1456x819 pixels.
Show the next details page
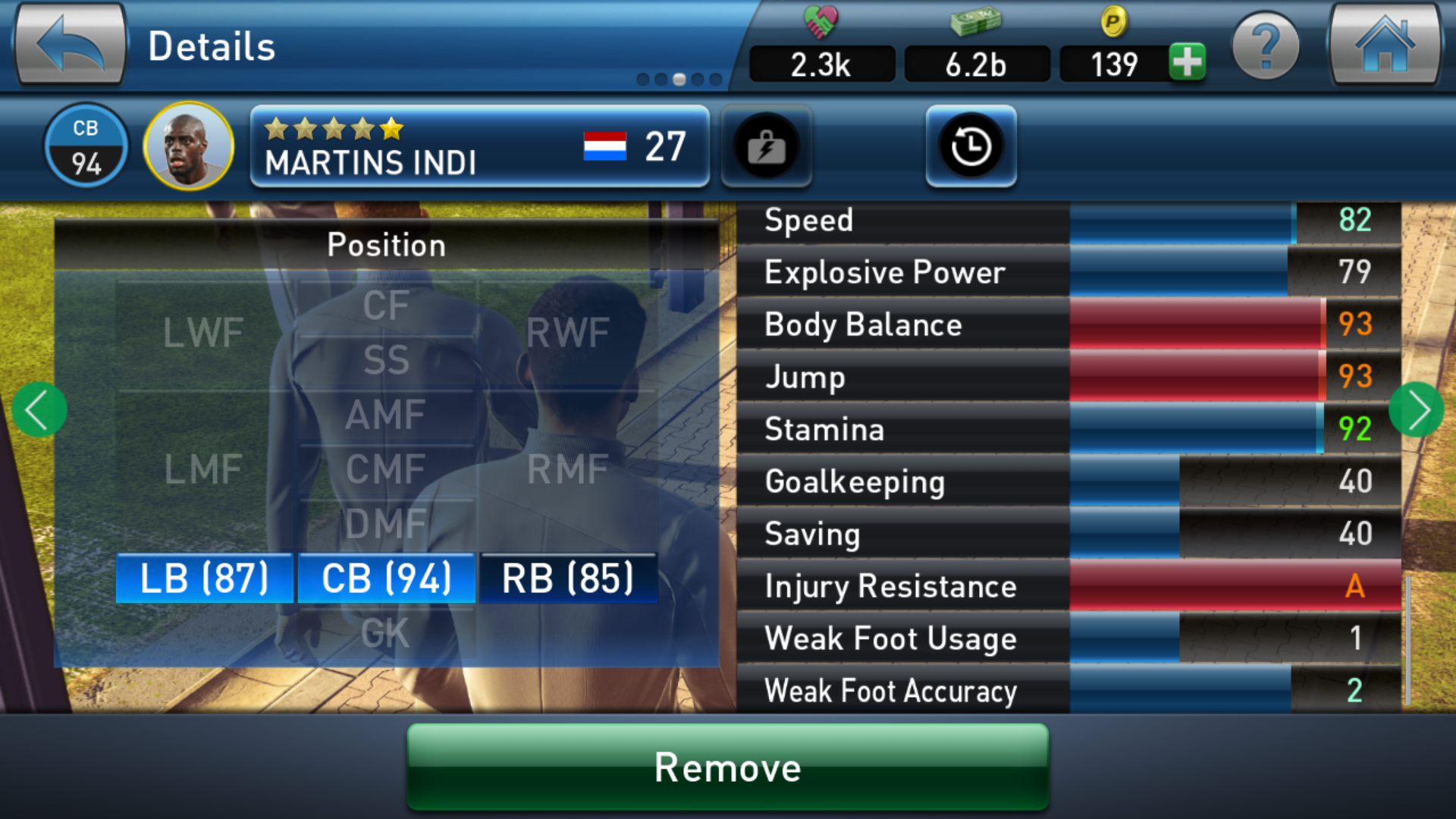tap(1417, 409)
